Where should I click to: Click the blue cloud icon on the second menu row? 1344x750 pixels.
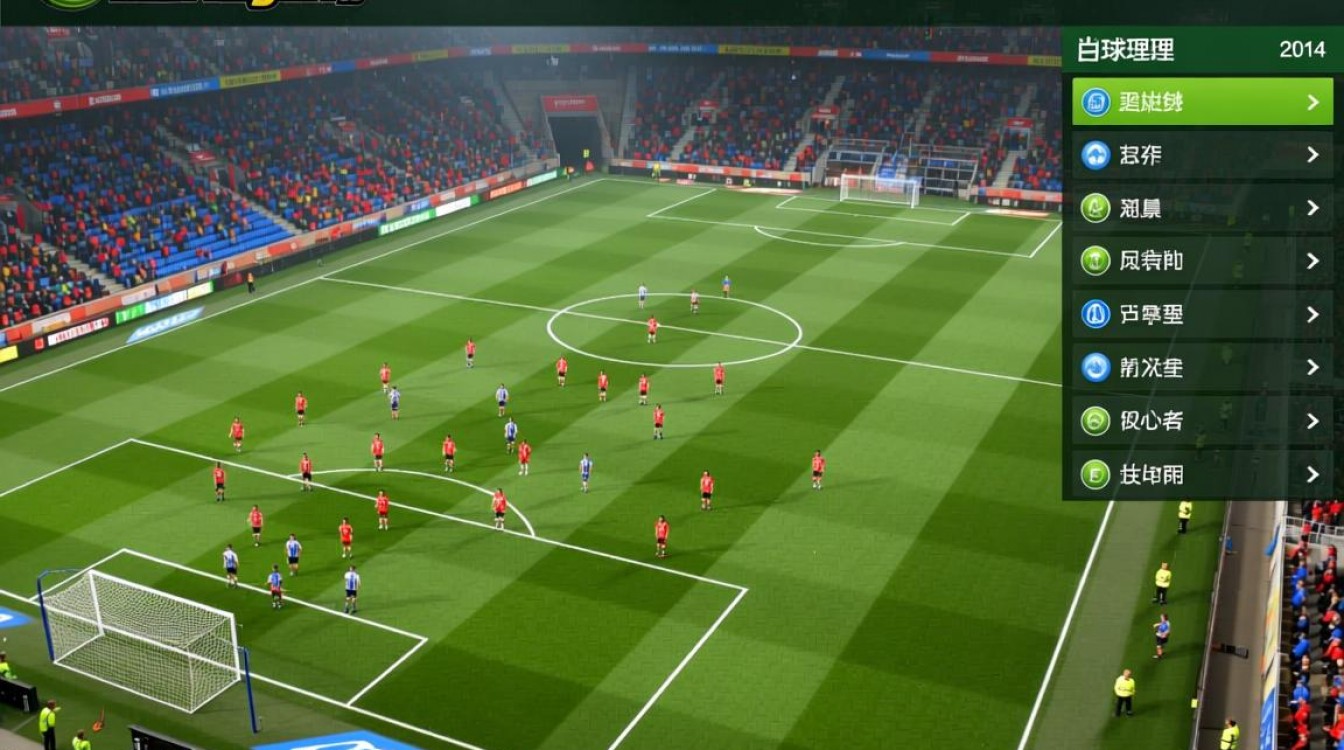coord(1095,155)
